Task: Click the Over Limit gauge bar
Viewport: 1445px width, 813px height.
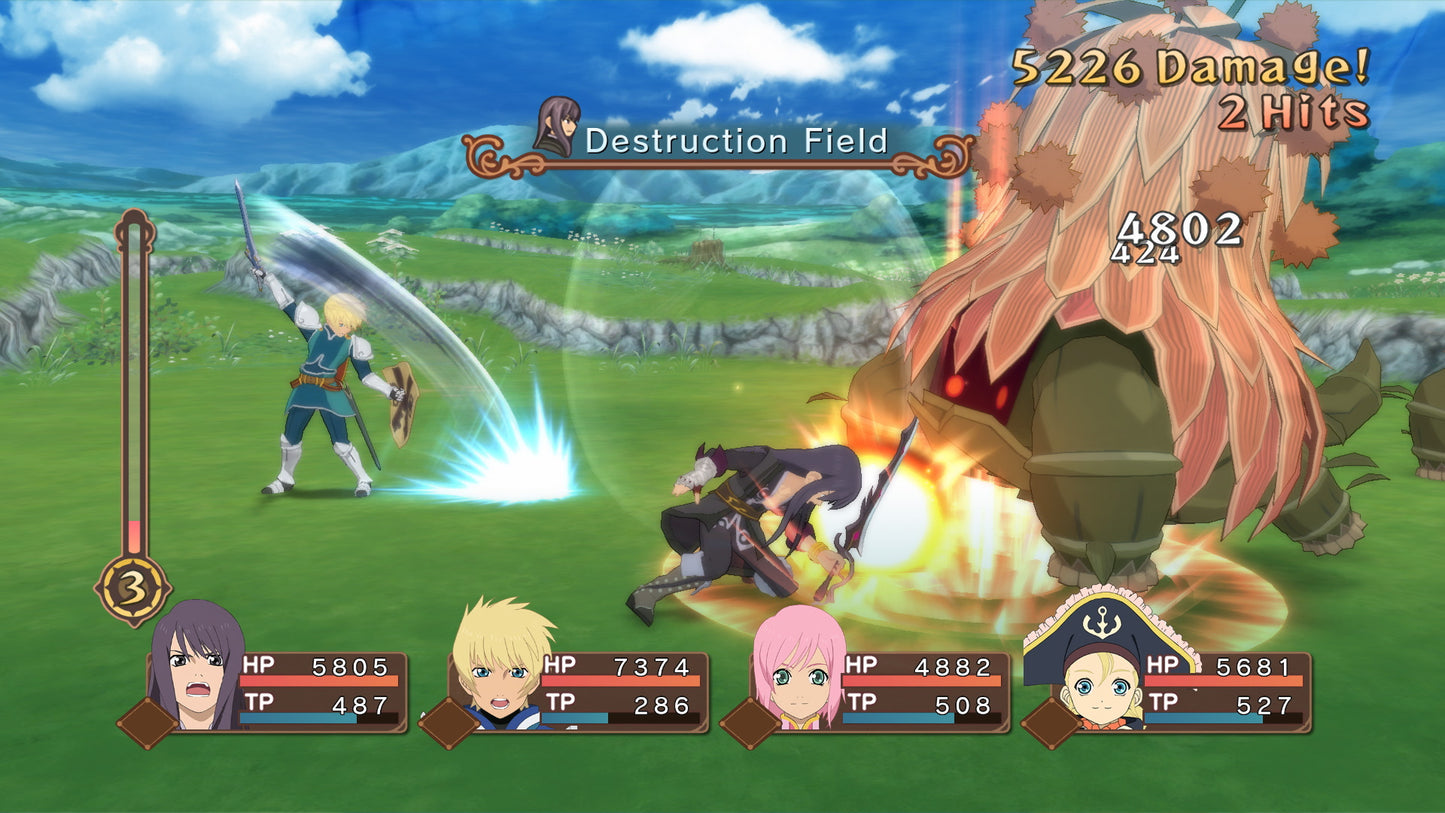Action: click(131, 390)
